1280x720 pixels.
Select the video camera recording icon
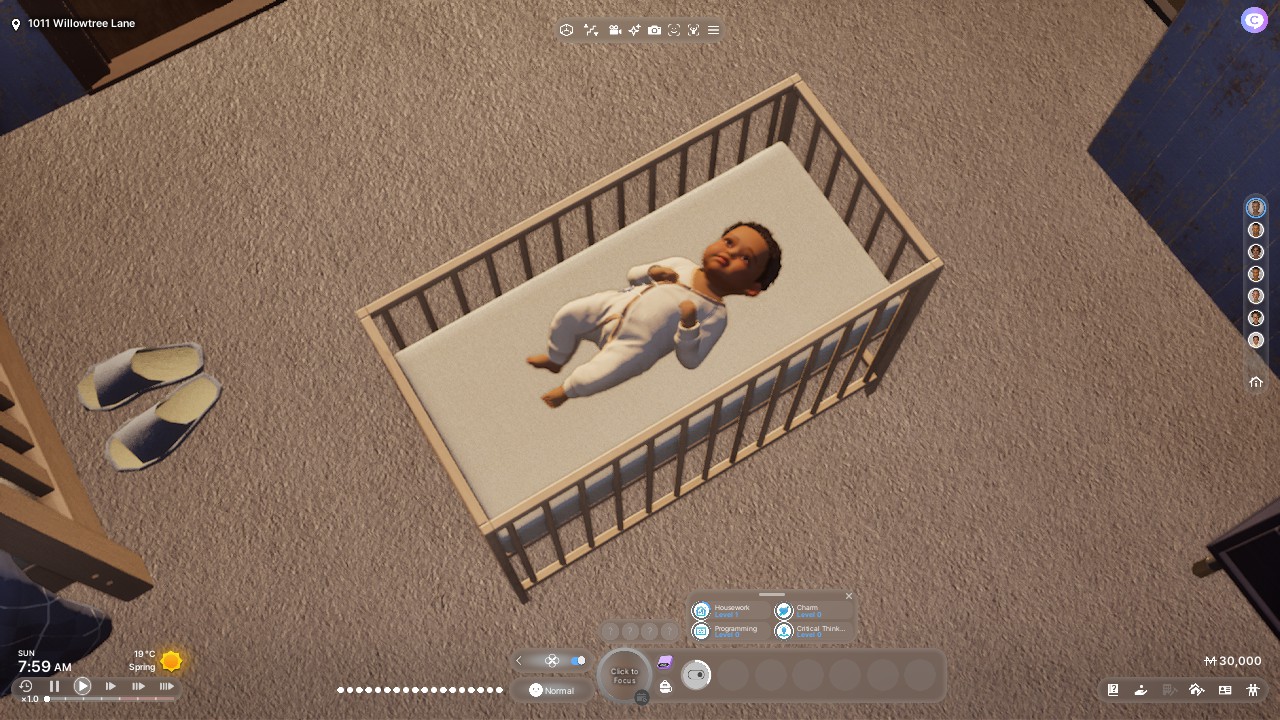[x=615, y=30]
